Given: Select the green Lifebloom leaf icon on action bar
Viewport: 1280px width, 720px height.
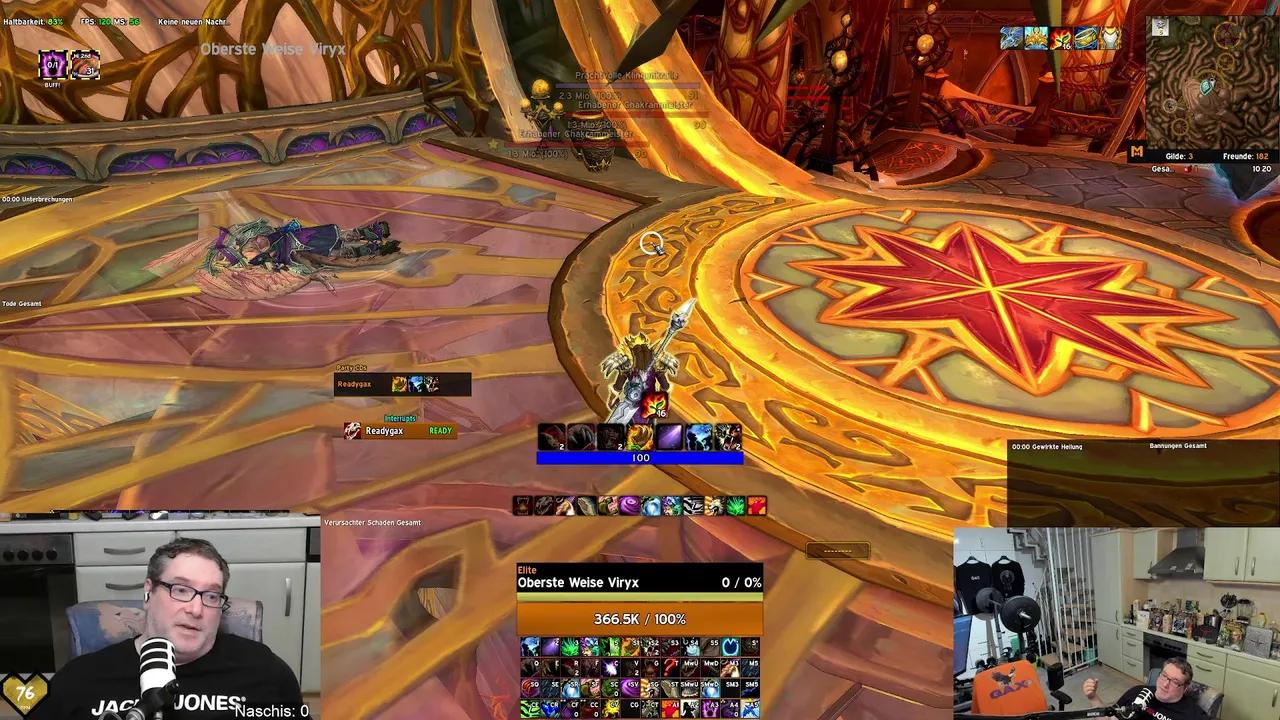Looking at the screenshot, I should tap(735, 504).
